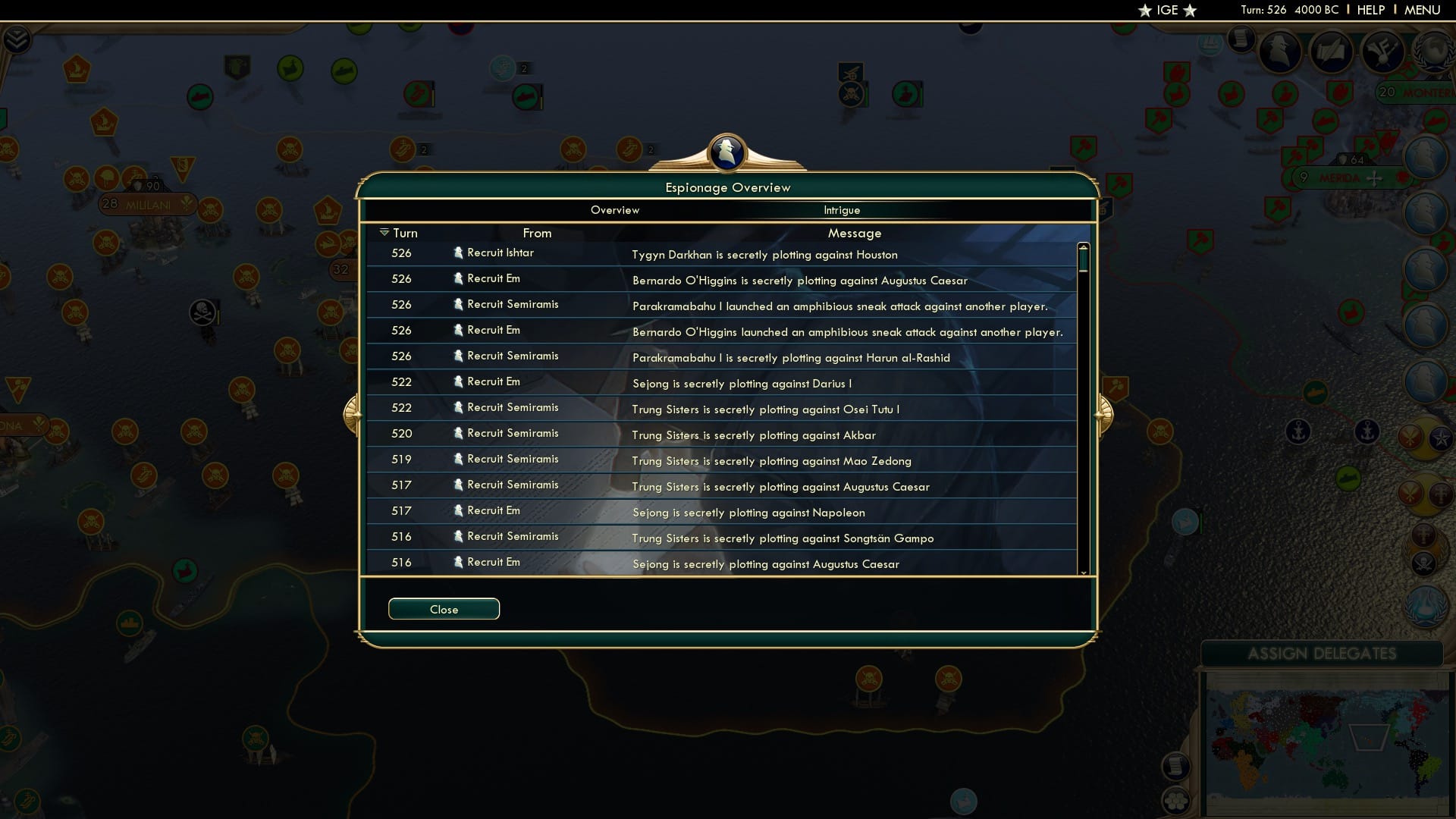Click an anchor city-state icon on the right
This screenshot has width=1456, height=819.
click(x=1298, y=432)
